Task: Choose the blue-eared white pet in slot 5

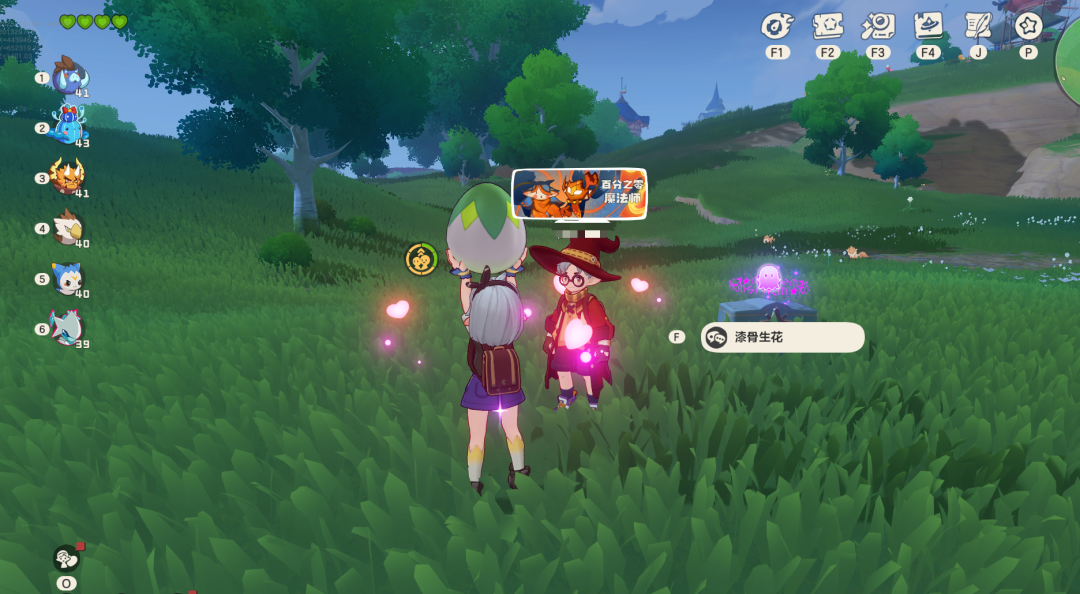Action: 68,279
